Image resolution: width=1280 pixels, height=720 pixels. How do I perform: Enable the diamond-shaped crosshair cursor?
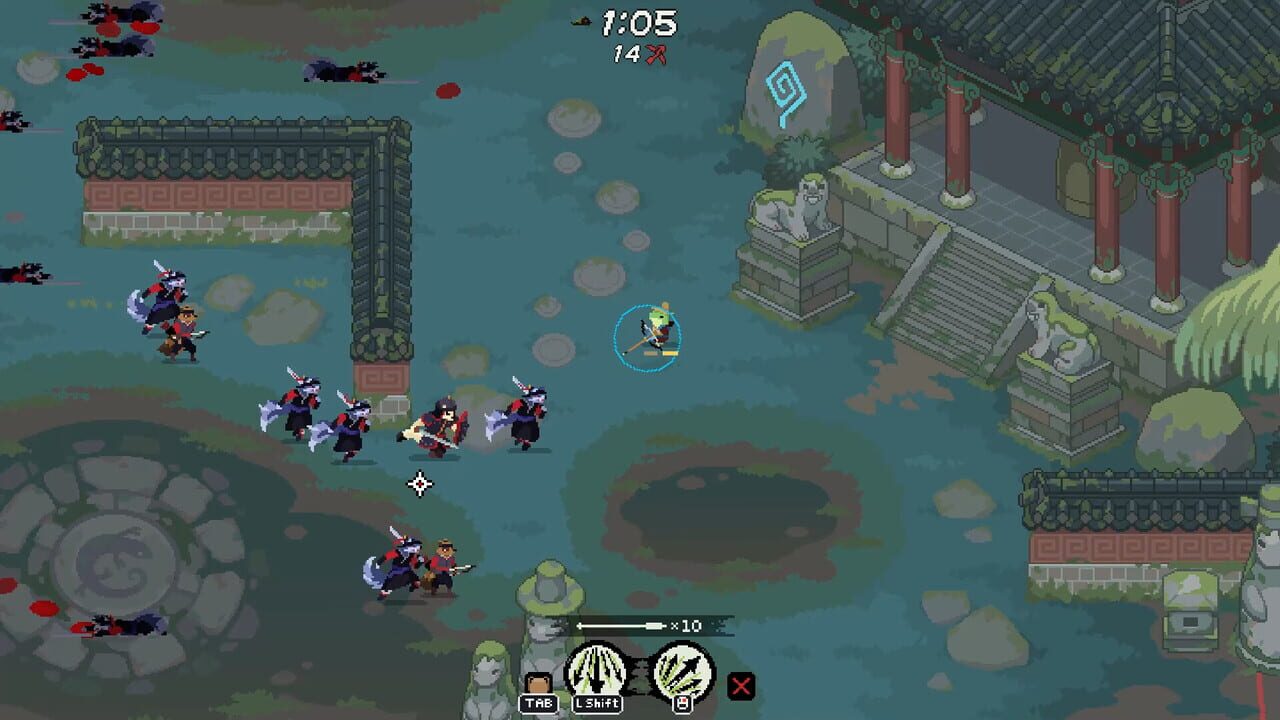click(420, 483)
